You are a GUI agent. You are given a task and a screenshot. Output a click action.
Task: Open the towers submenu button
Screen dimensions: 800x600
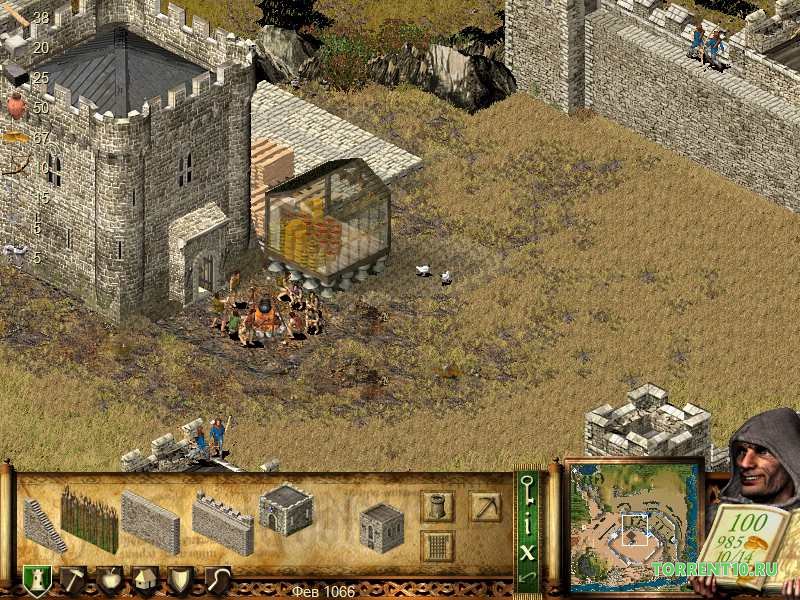tap(437, 507)
